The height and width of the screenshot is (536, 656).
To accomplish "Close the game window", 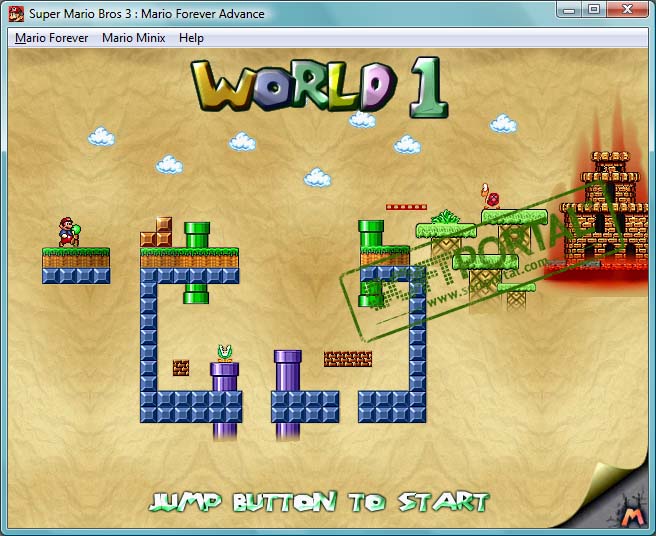I will tap(629, 9).
